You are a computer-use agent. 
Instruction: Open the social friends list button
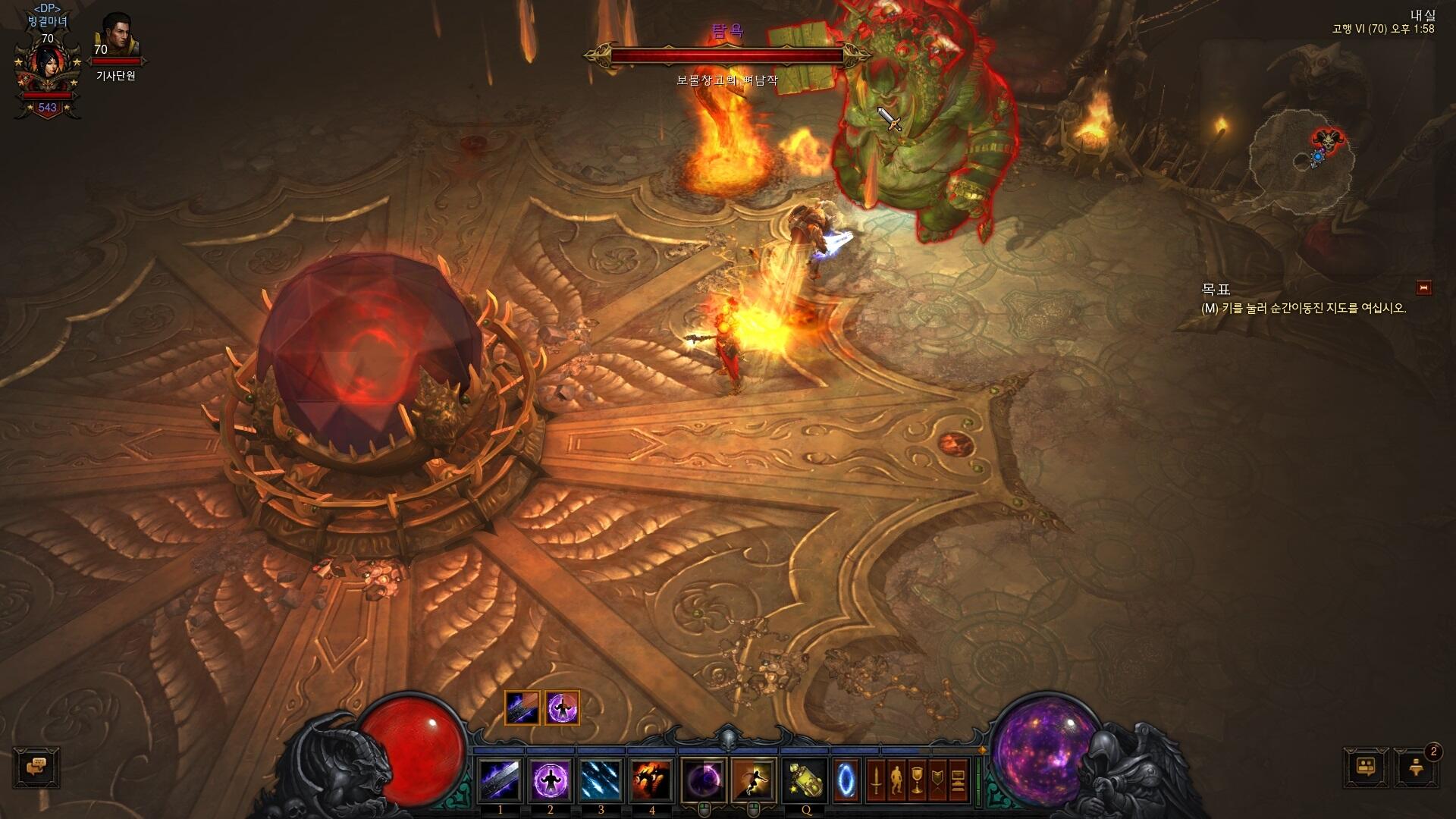1367,767
